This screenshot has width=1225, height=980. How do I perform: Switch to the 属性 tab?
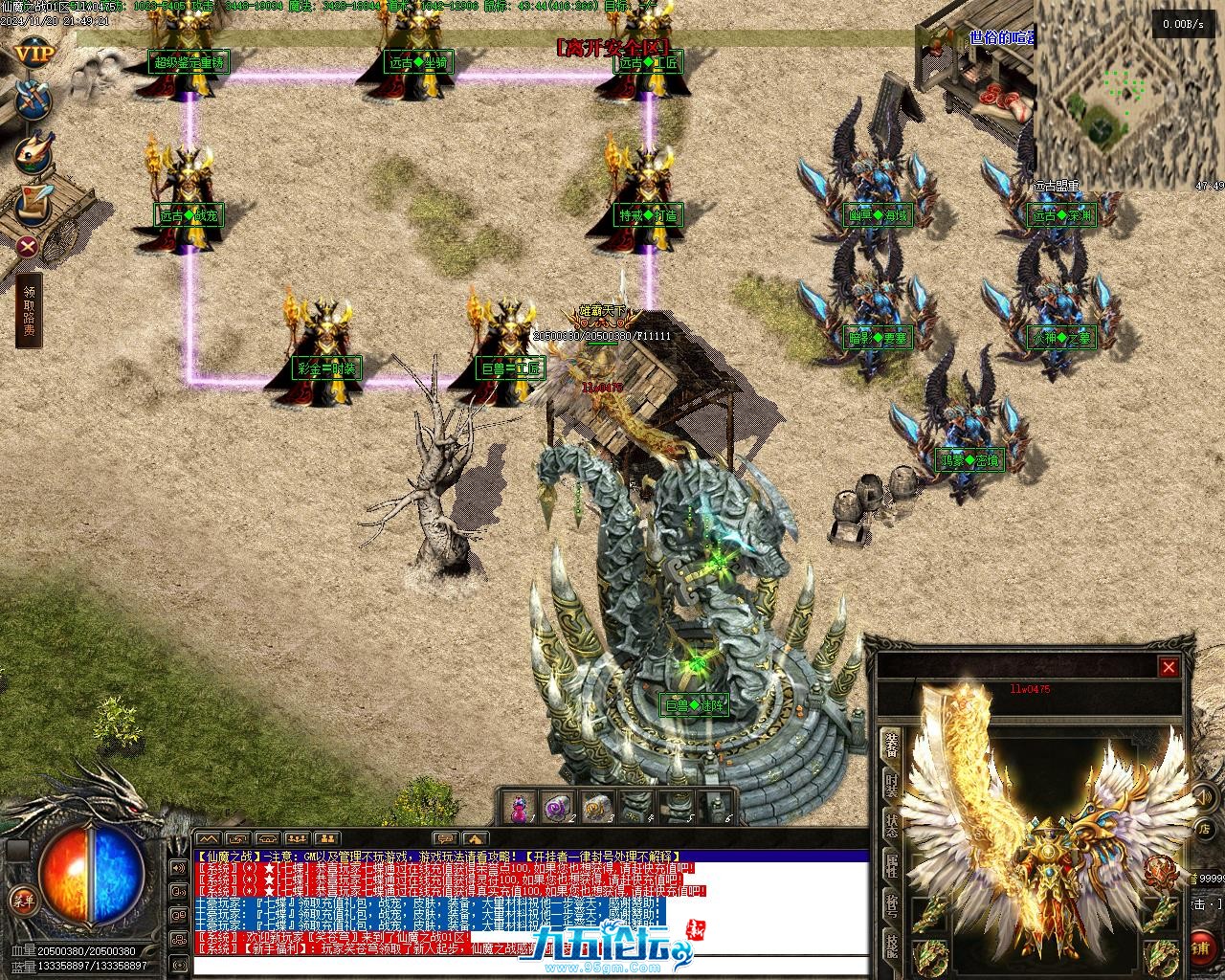click(891, 867)
